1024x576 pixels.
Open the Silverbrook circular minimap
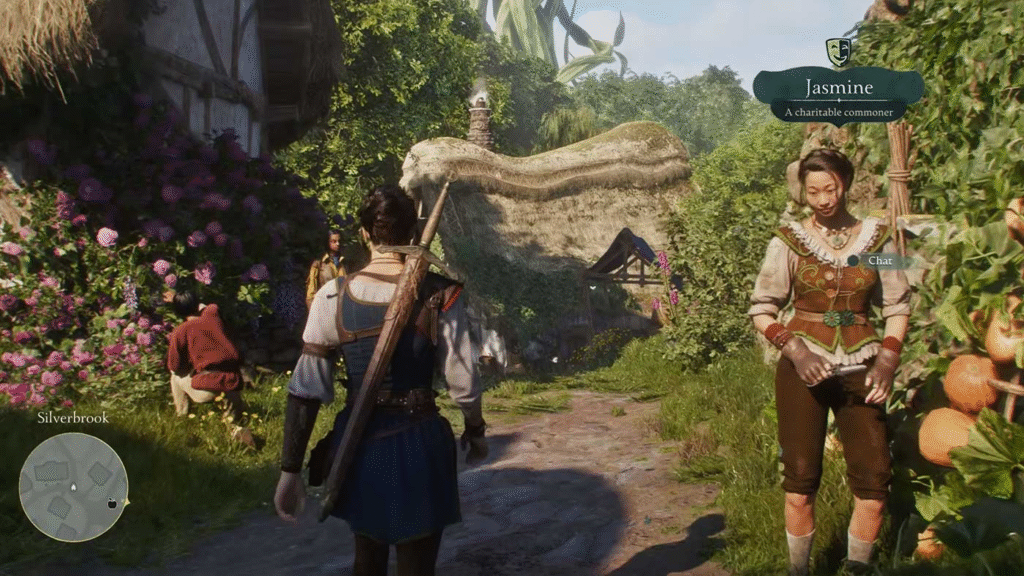73,486
